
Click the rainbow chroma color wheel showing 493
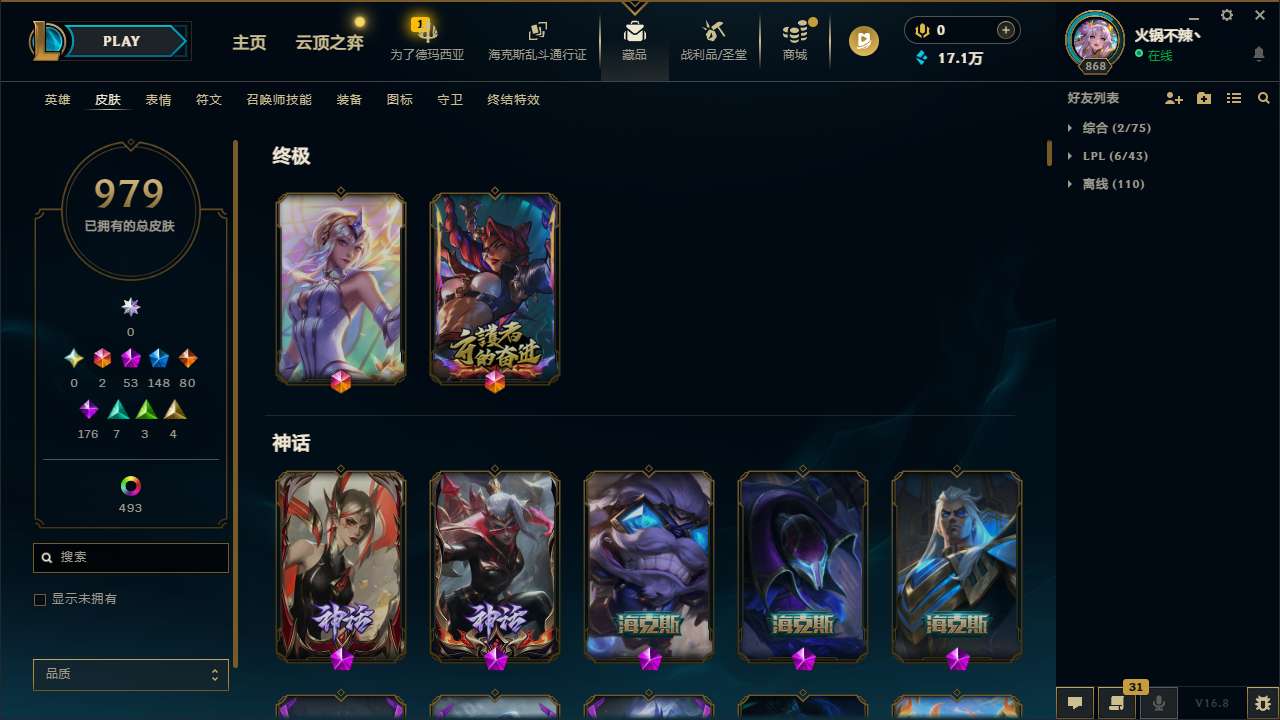point(130,487)
